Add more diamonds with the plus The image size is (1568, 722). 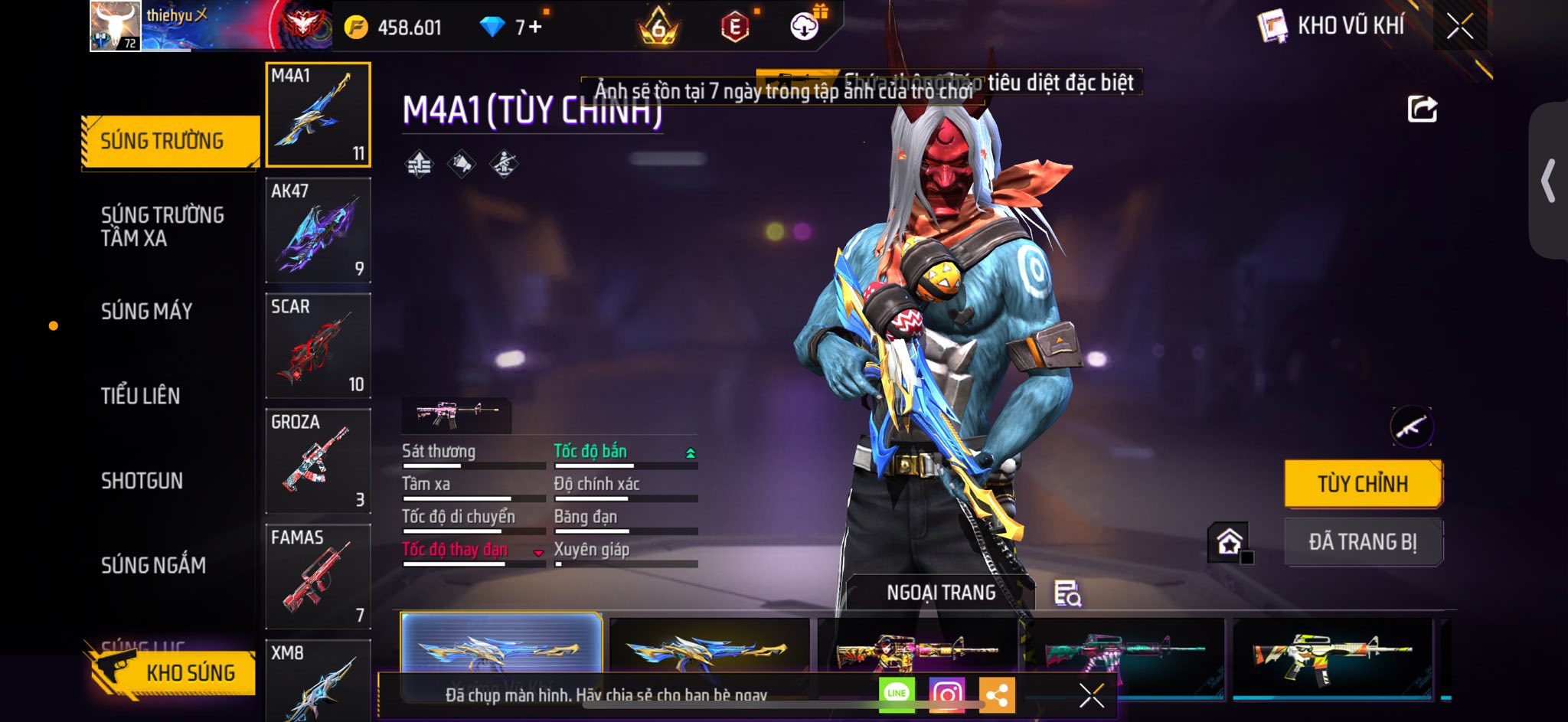[534, 28]
